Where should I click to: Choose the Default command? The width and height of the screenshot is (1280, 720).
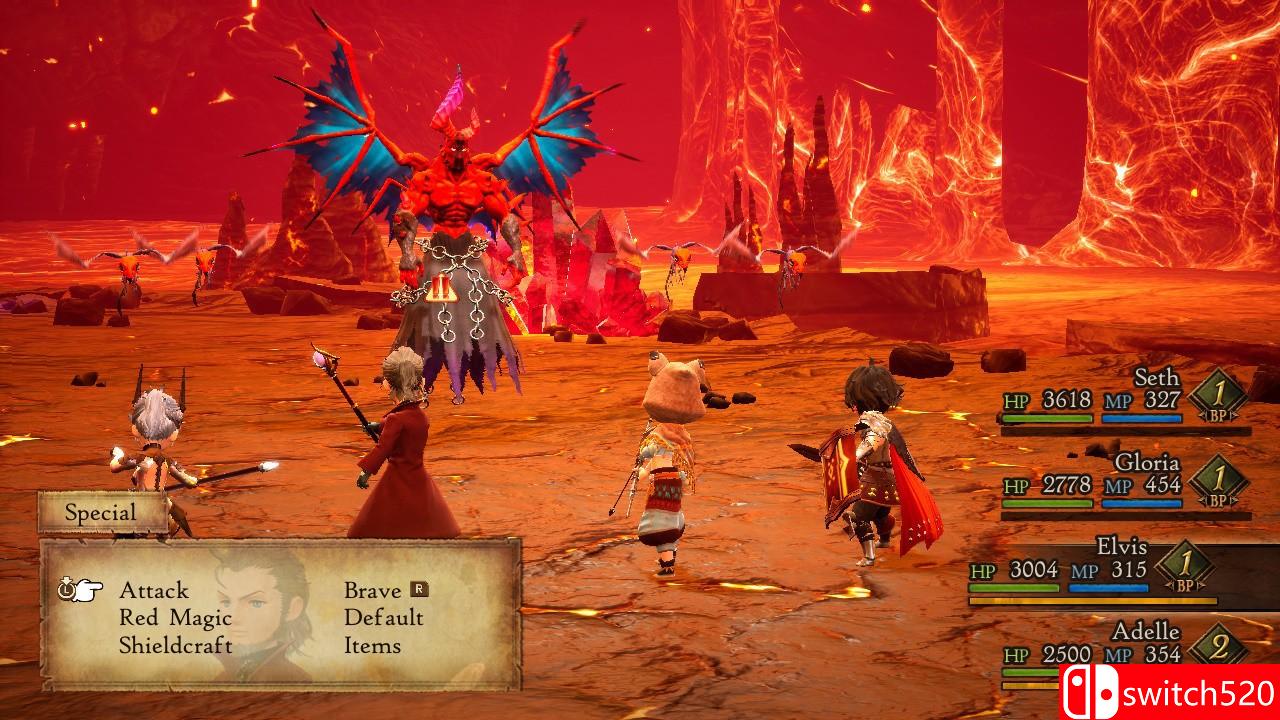coord(384,618)
